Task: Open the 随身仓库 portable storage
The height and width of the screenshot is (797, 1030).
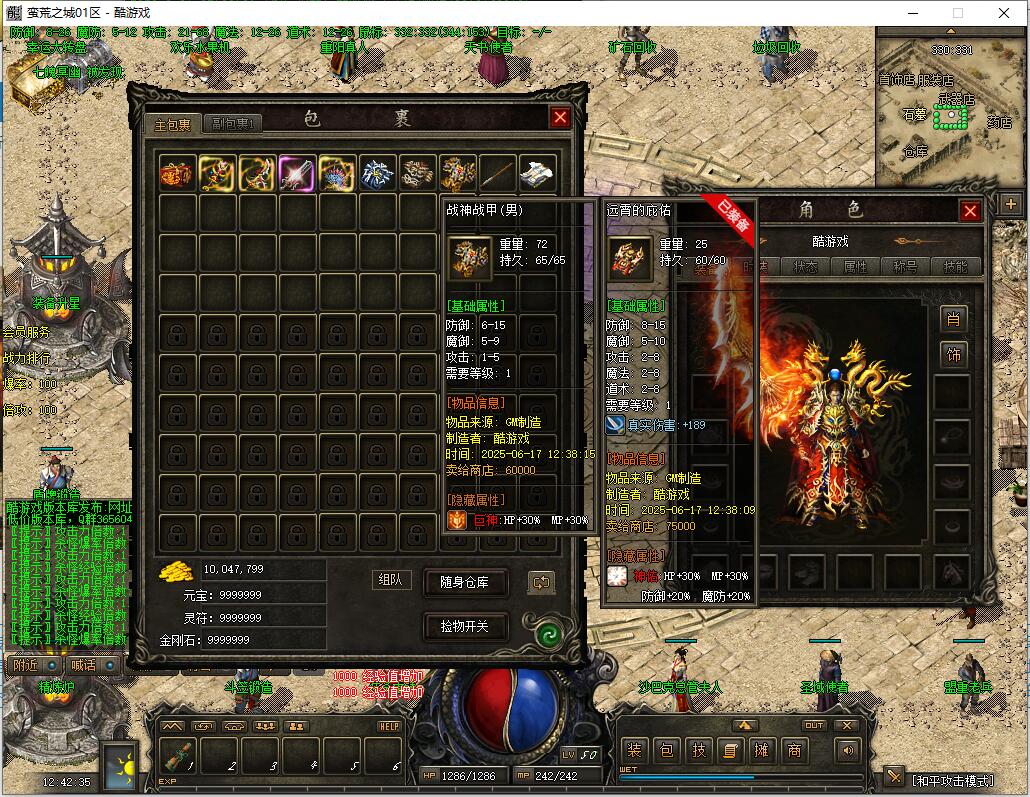Action: pos(464,583)
